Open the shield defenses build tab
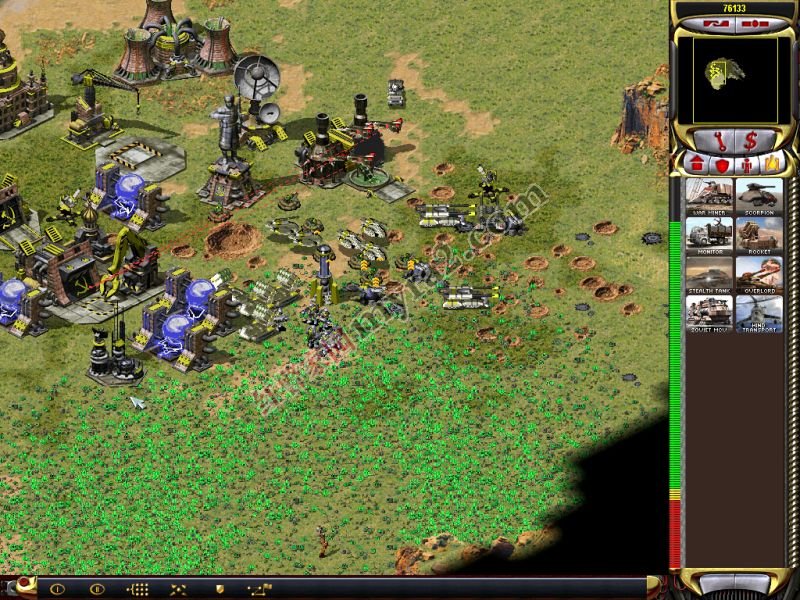 [722, 163]
